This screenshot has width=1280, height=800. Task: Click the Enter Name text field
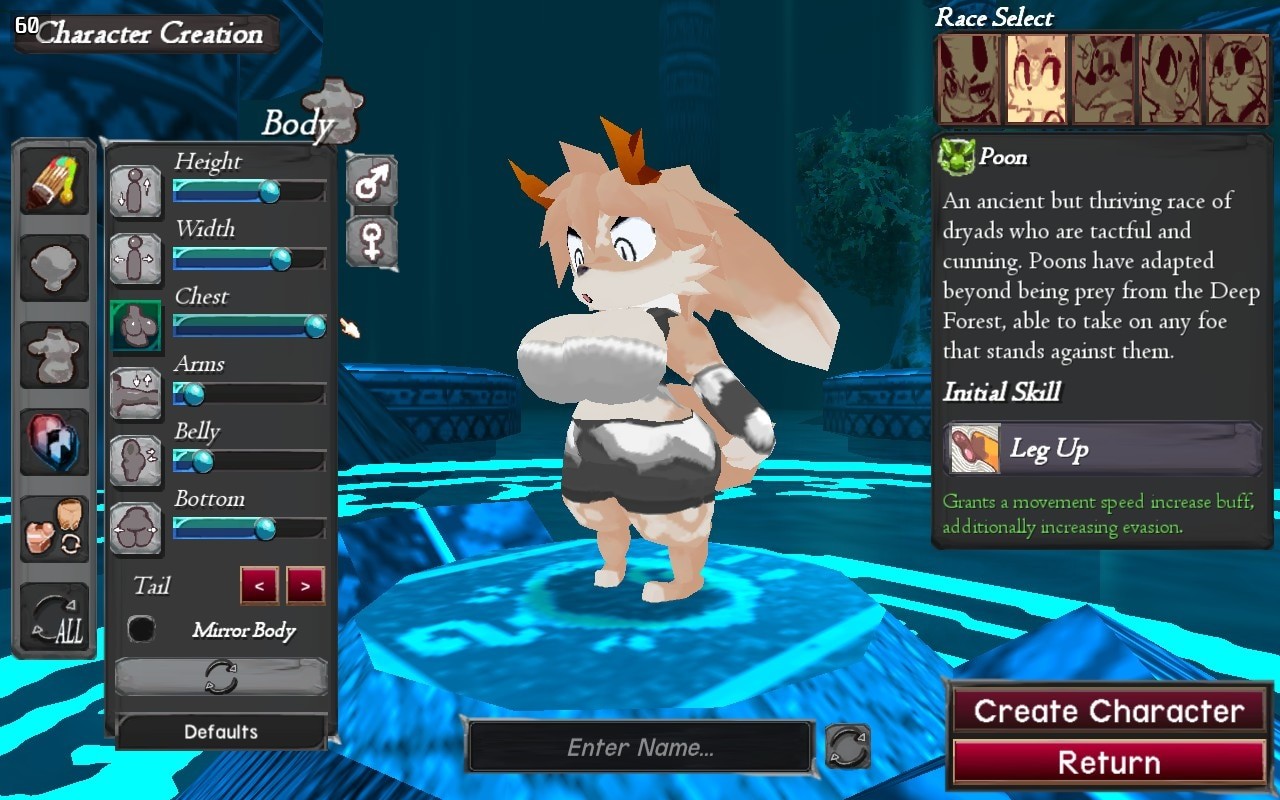[640, 747]
